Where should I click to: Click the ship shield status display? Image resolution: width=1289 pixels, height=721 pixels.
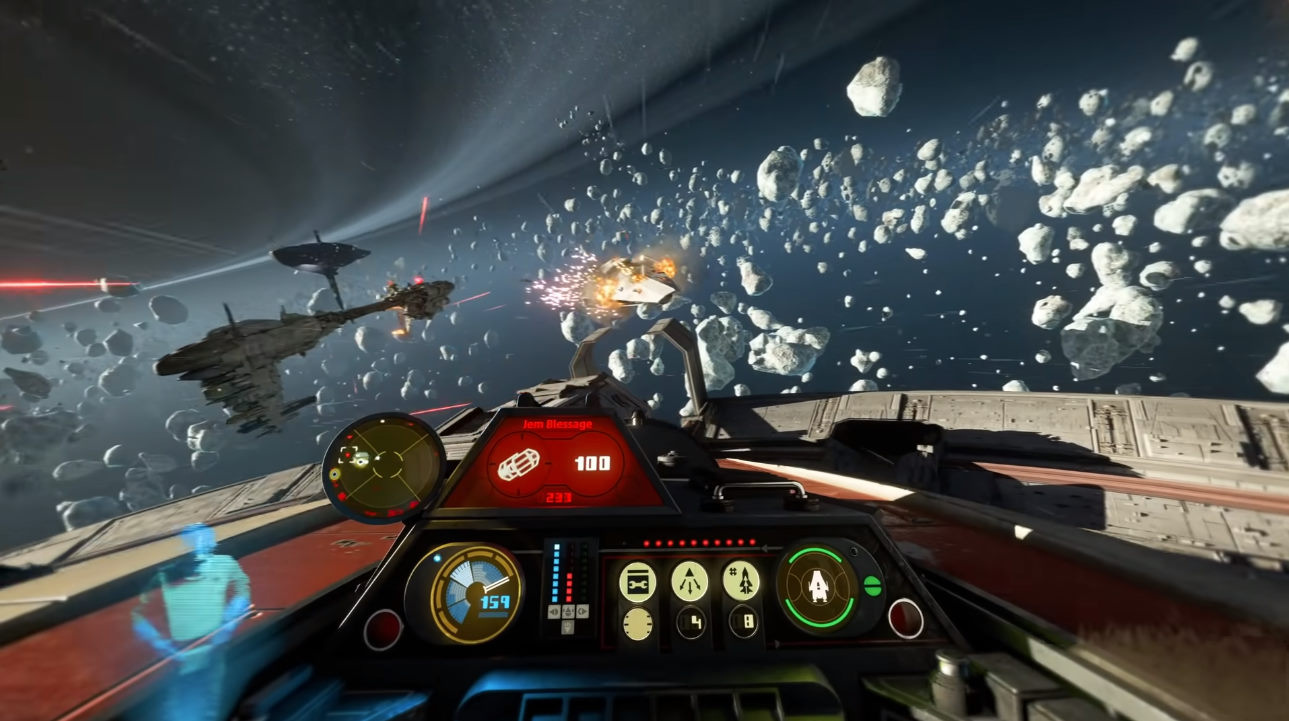pos(819,585)
